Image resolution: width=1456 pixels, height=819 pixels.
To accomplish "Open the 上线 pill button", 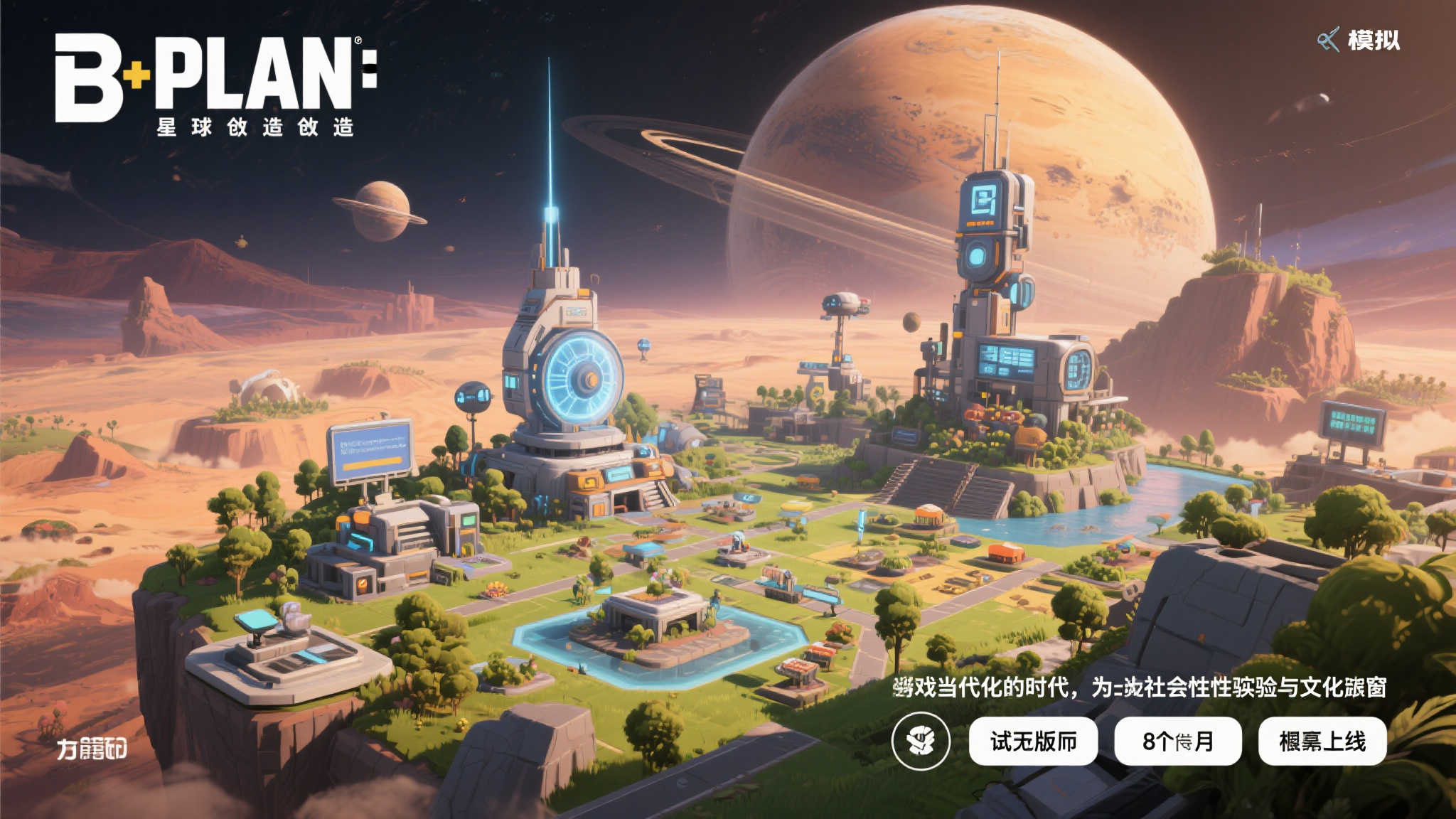I will 1322,742.
